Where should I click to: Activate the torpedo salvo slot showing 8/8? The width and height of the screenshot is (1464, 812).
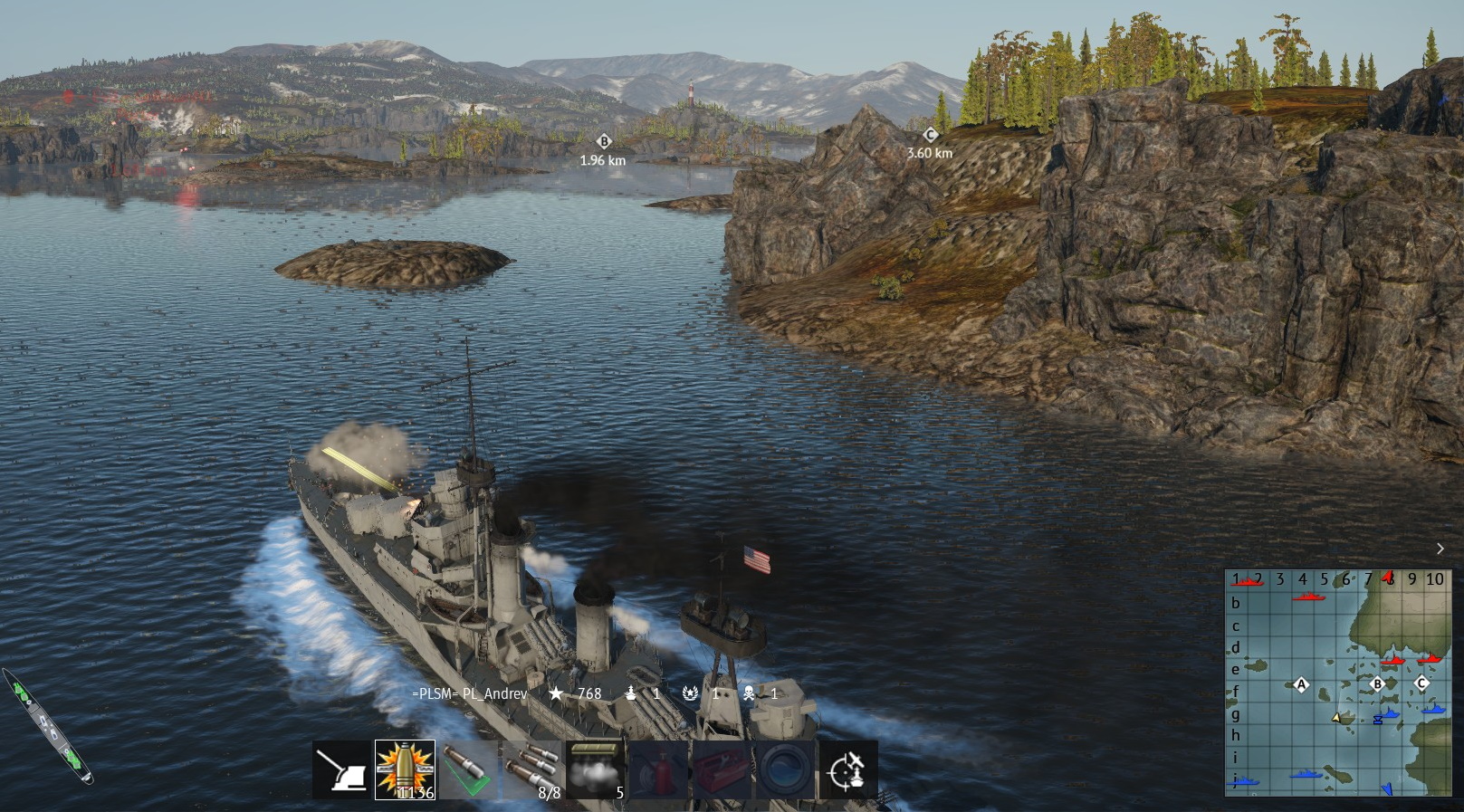[x=531, y=770]
